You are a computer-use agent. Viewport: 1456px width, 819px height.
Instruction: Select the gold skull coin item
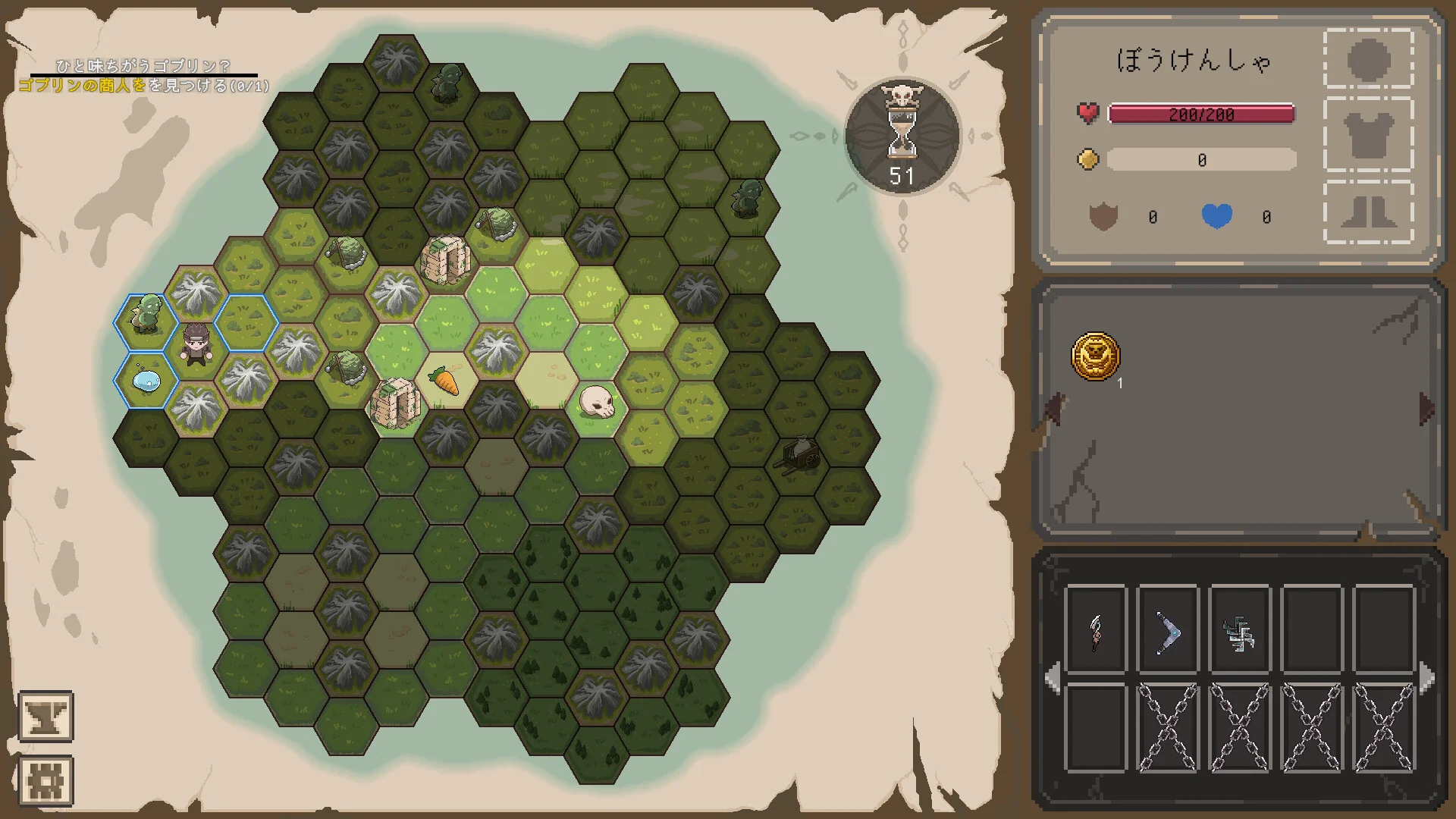pyautogui.click(x=1095, y=356)
